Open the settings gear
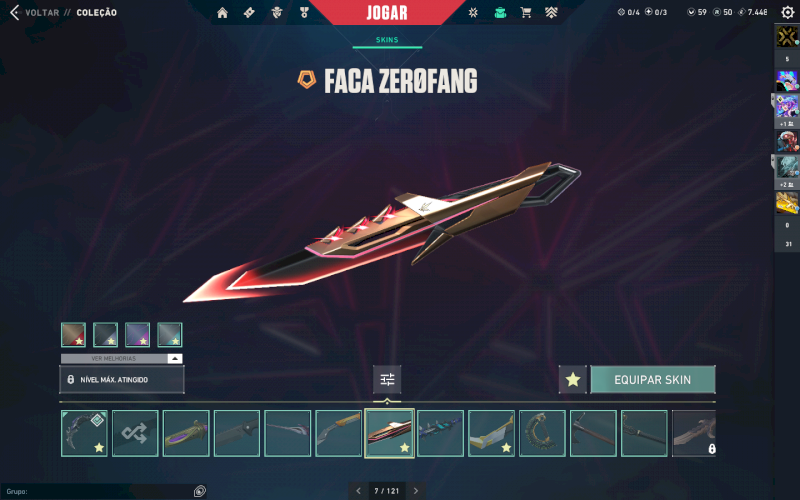 pyautogui.click(x=787, y=12)
